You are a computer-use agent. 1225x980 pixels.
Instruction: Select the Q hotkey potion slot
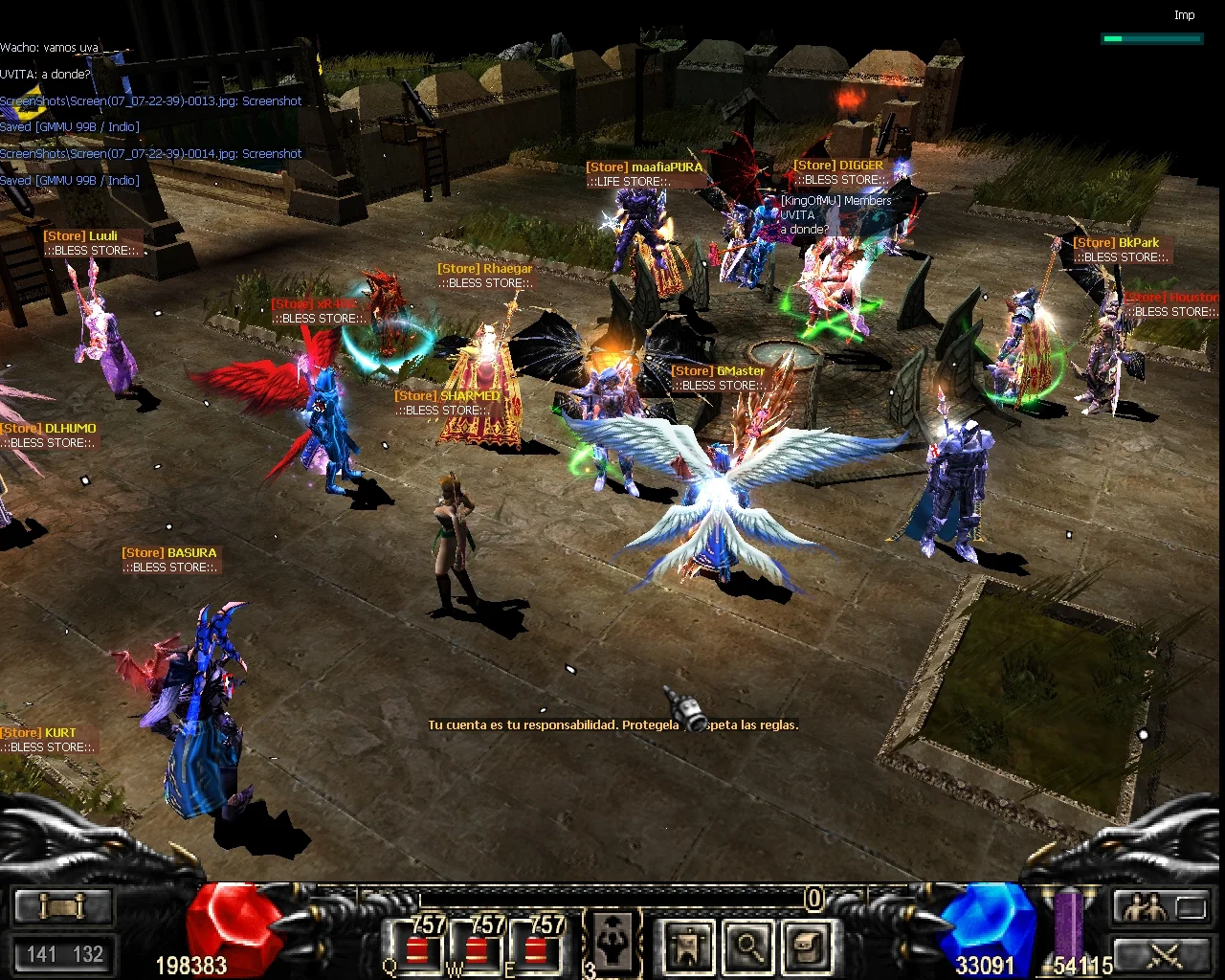pyautogui.click(x=416, y=947)
